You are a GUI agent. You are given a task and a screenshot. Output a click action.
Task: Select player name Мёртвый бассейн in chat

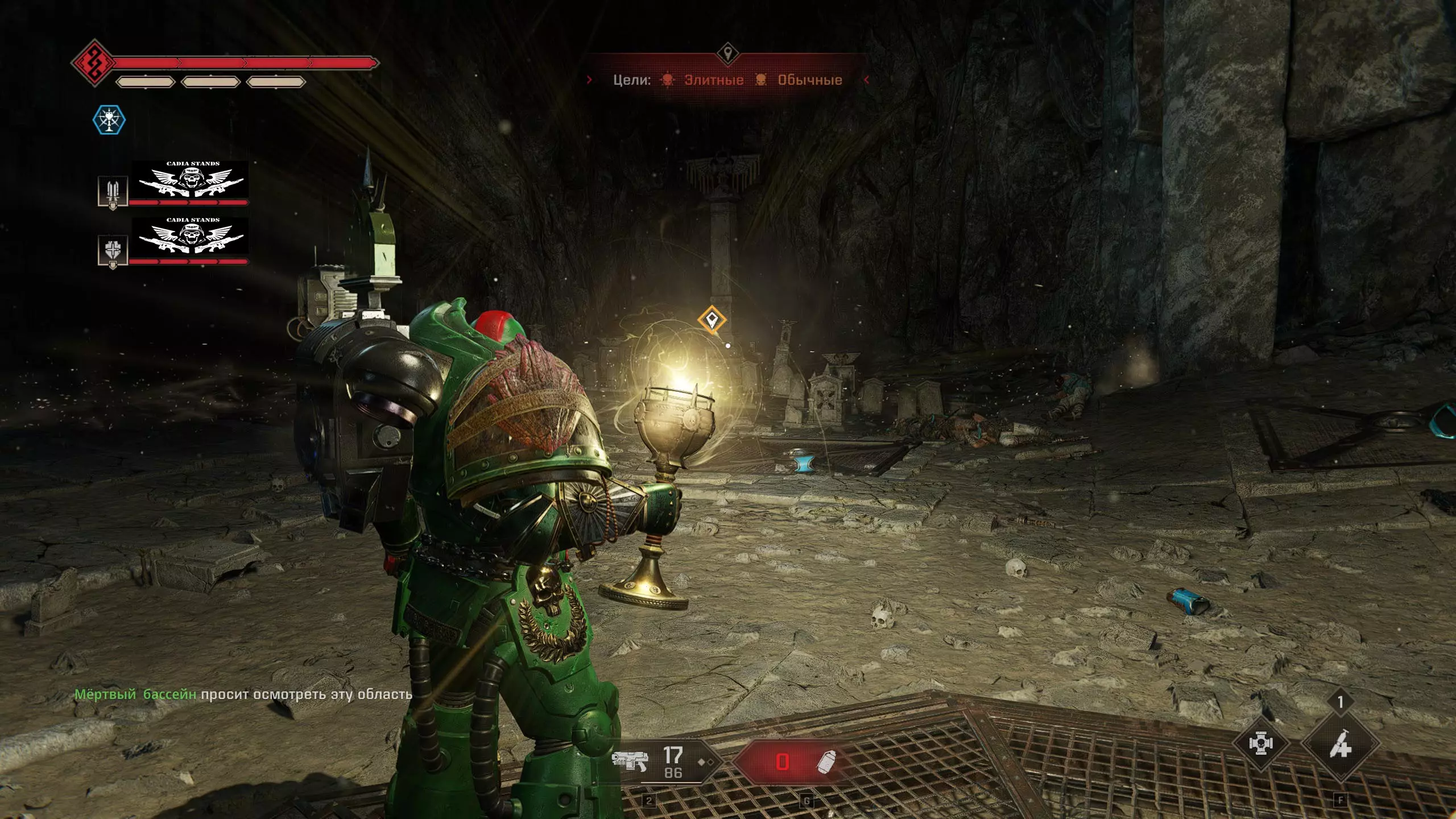tap(135, 694)
